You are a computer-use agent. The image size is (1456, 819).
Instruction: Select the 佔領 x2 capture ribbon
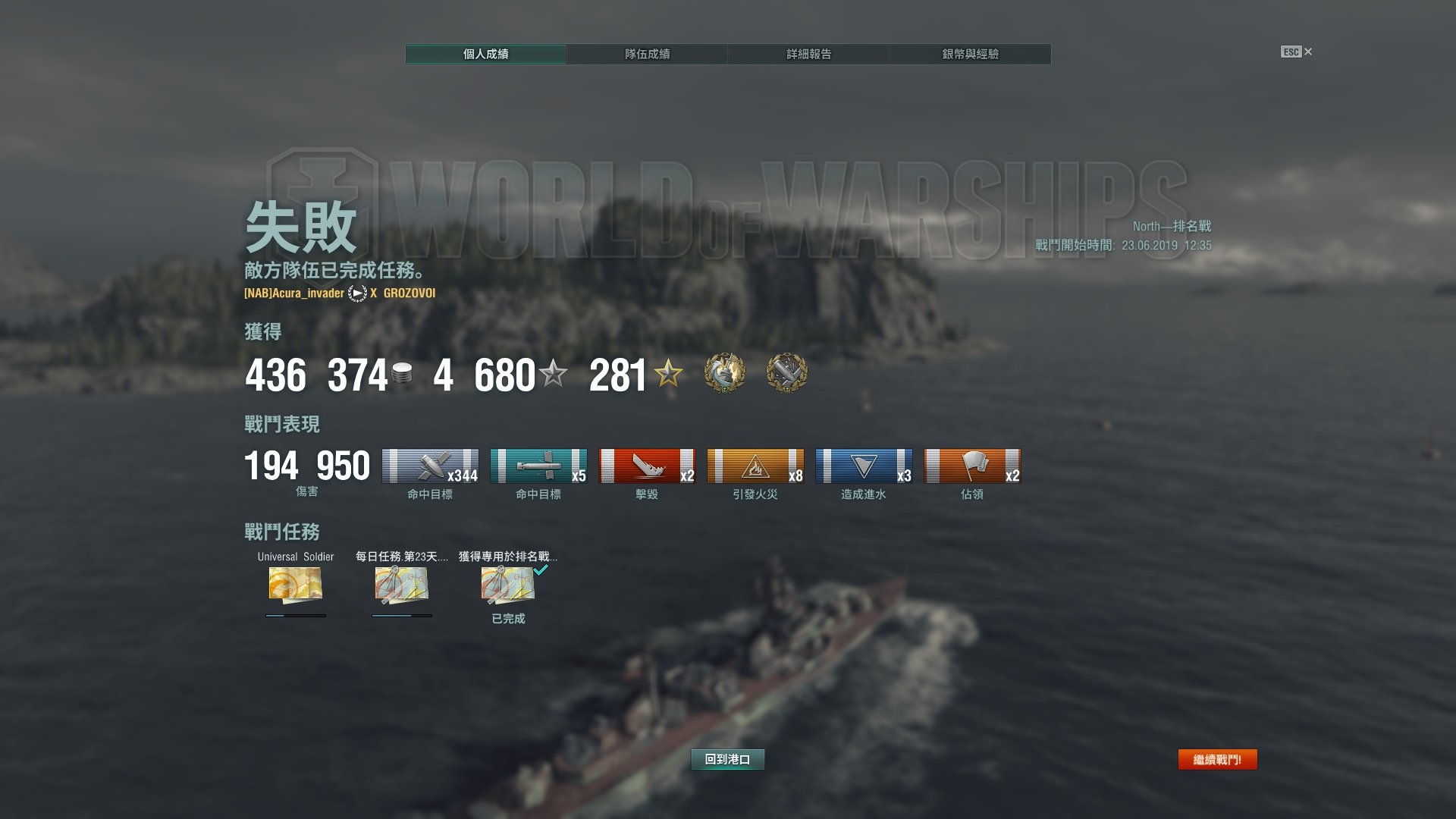coord(972,466)
